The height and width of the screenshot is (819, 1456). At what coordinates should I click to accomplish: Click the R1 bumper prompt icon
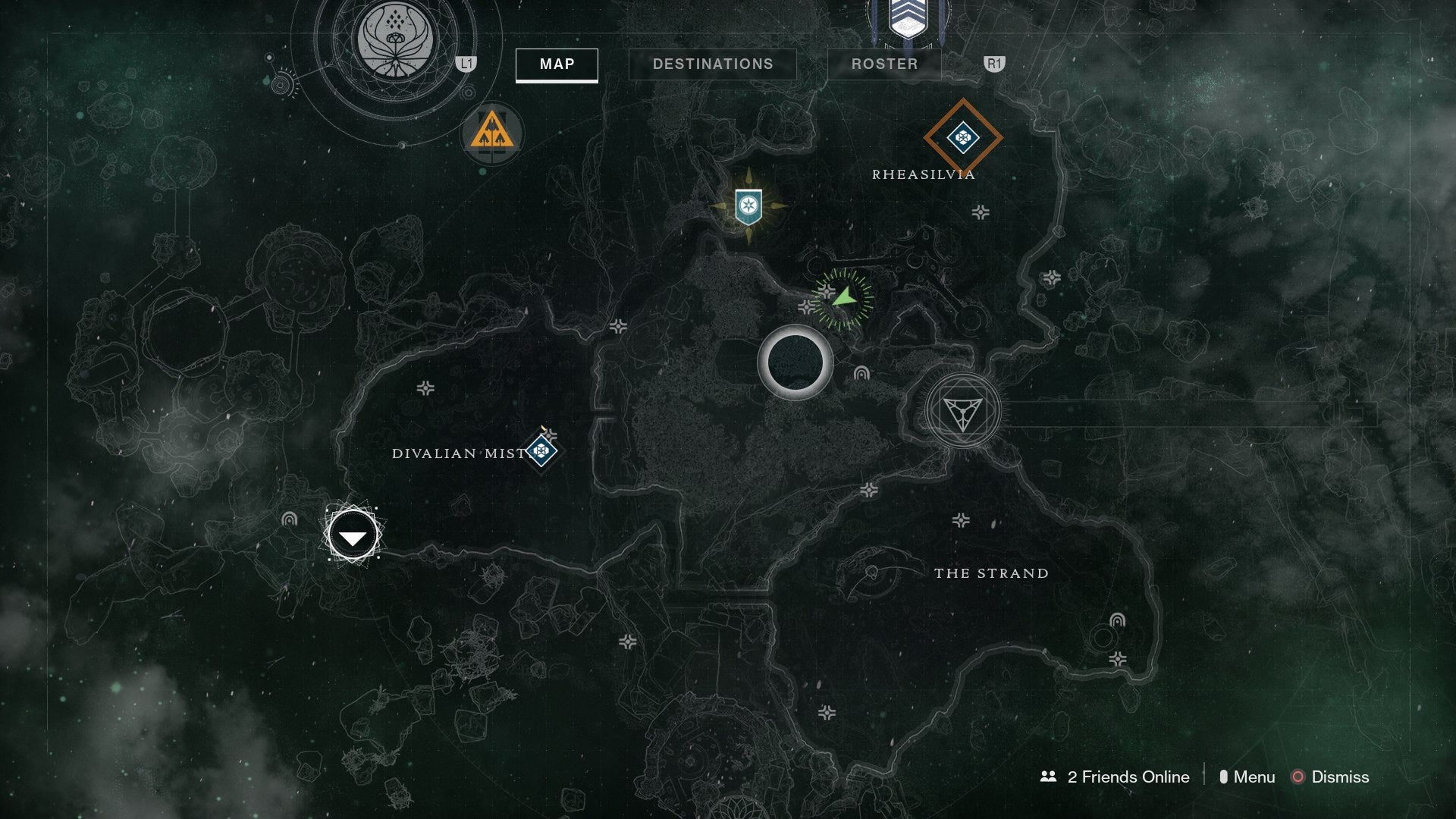point(994,64)
